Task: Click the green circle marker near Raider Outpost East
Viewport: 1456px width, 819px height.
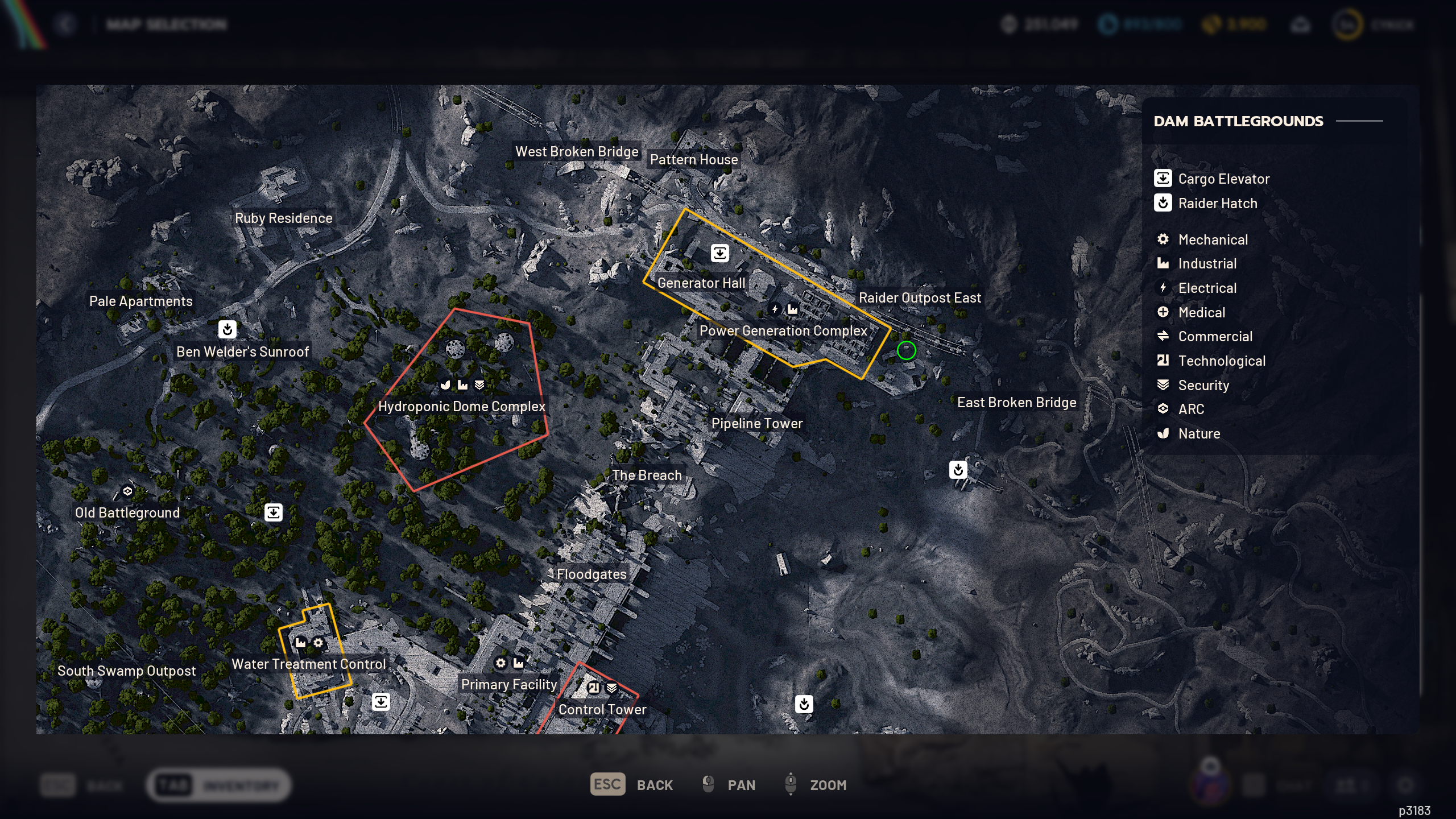Action: 906,350
